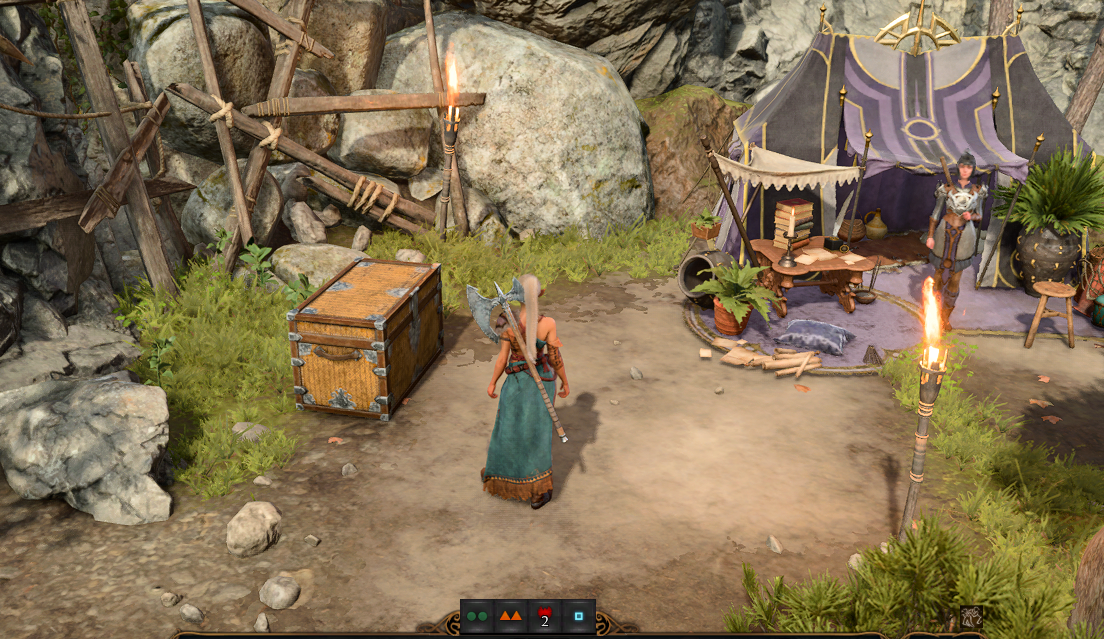Select the orange triangles bonus action resource

[x=511, y=616]
